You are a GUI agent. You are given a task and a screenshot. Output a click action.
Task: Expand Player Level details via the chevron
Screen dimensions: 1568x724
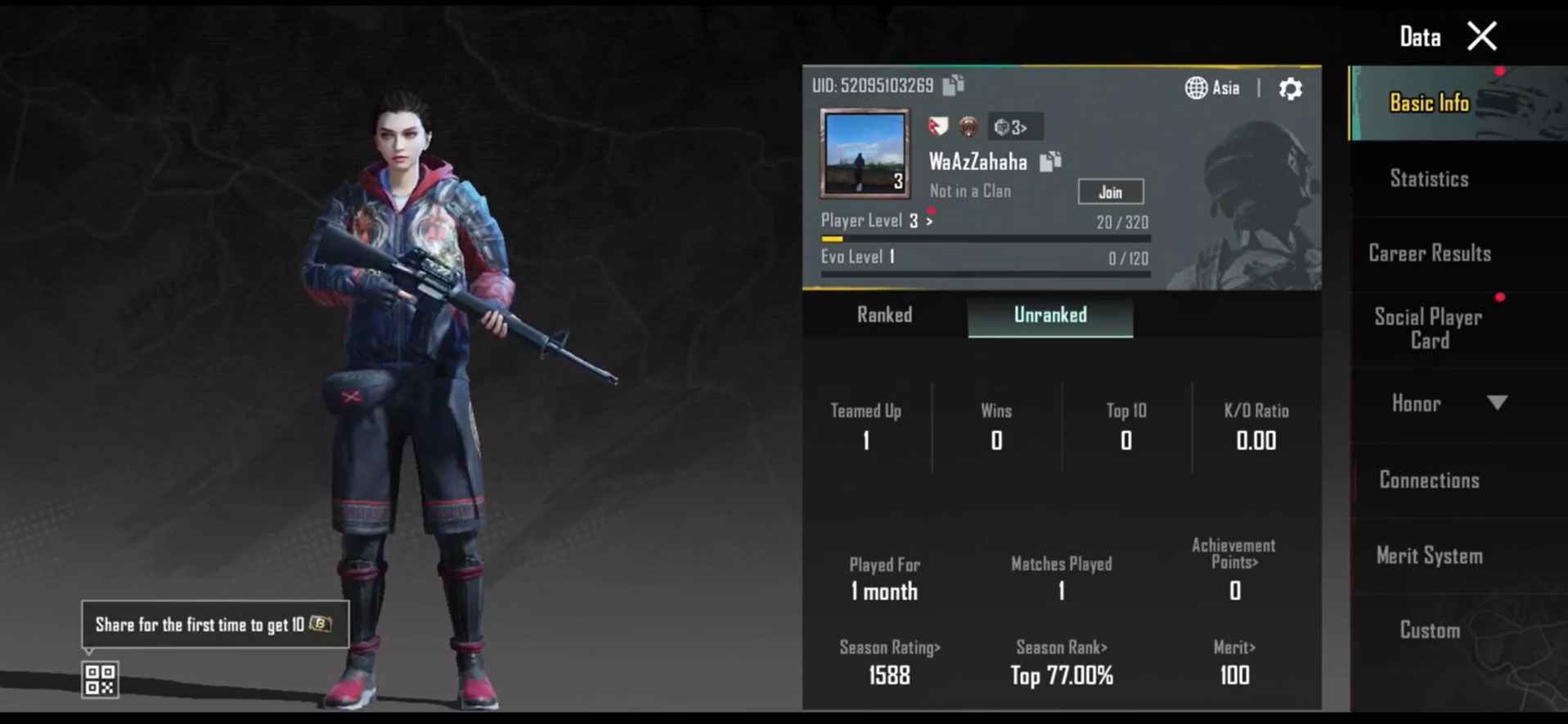(x=930, y=220)
